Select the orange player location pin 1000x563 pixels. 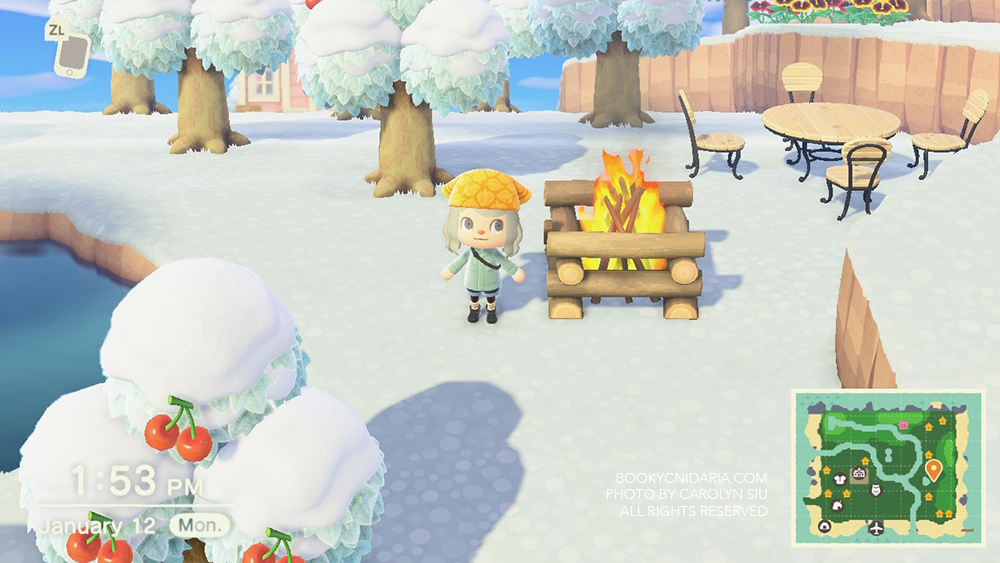click(x=933, y=469)
